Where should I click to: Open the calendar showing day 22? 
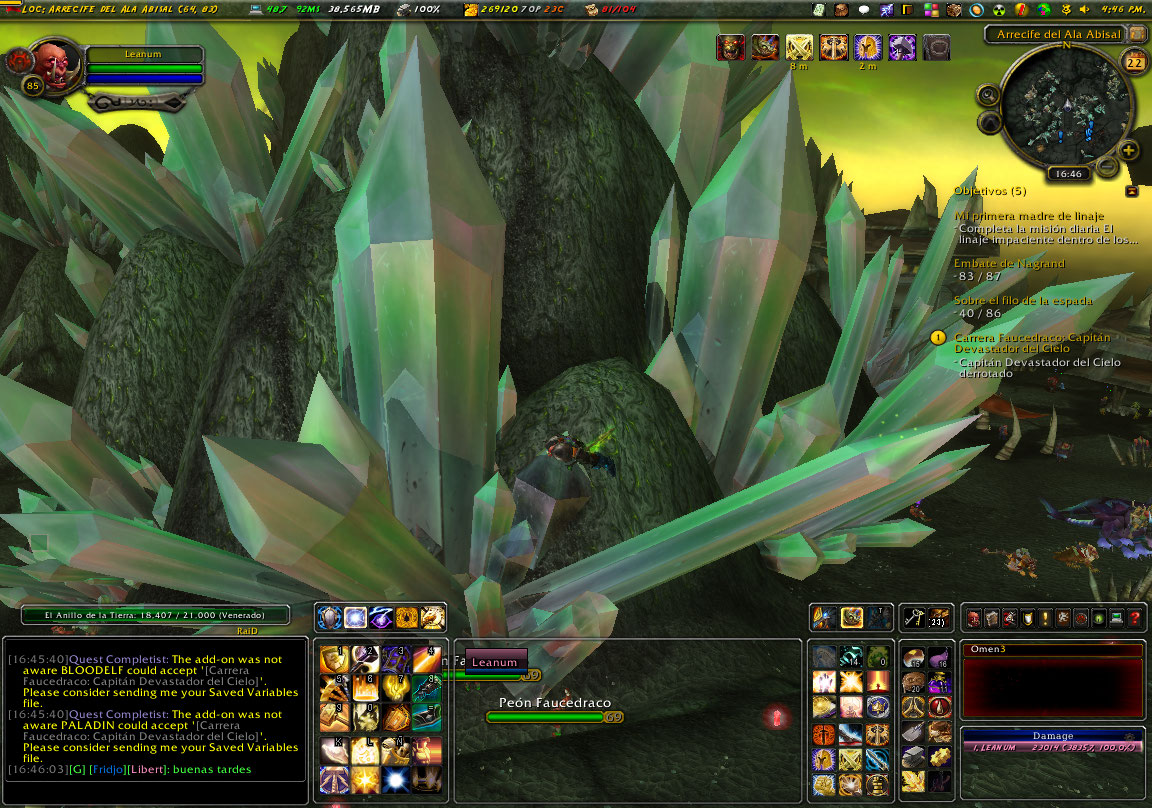tap(1135, 63)
